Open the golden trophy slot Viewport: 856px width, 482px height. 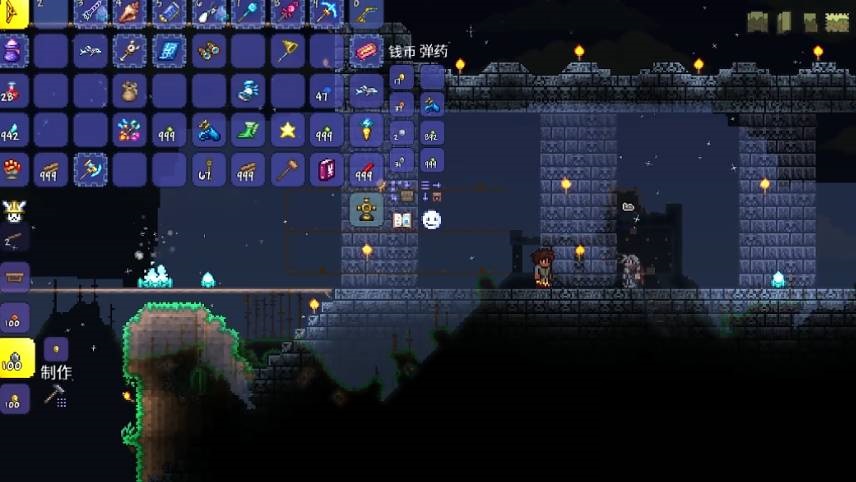[366, 209]
